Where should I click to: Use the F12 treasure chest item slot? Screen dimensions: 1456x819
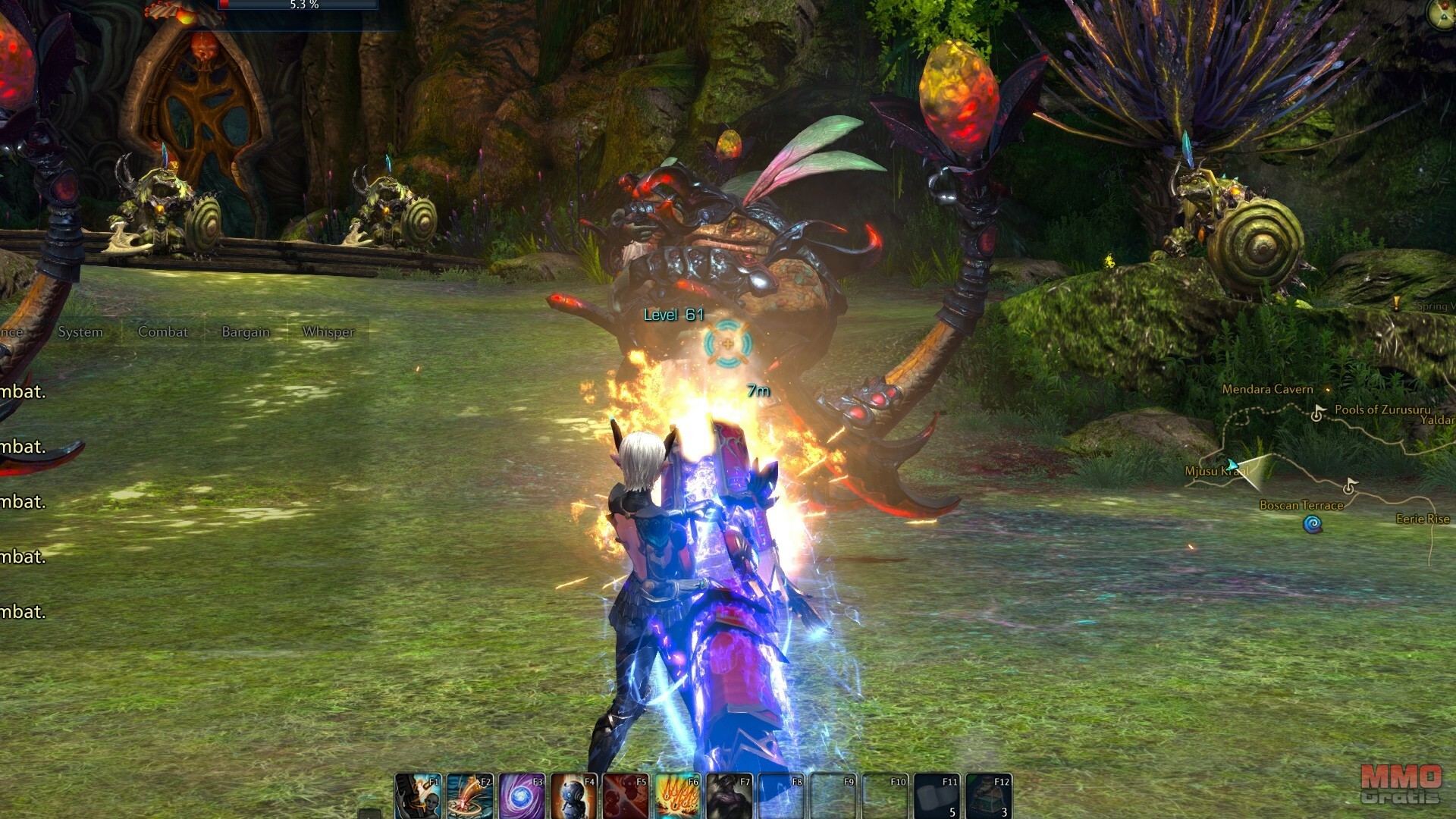(x=989, y=796)
